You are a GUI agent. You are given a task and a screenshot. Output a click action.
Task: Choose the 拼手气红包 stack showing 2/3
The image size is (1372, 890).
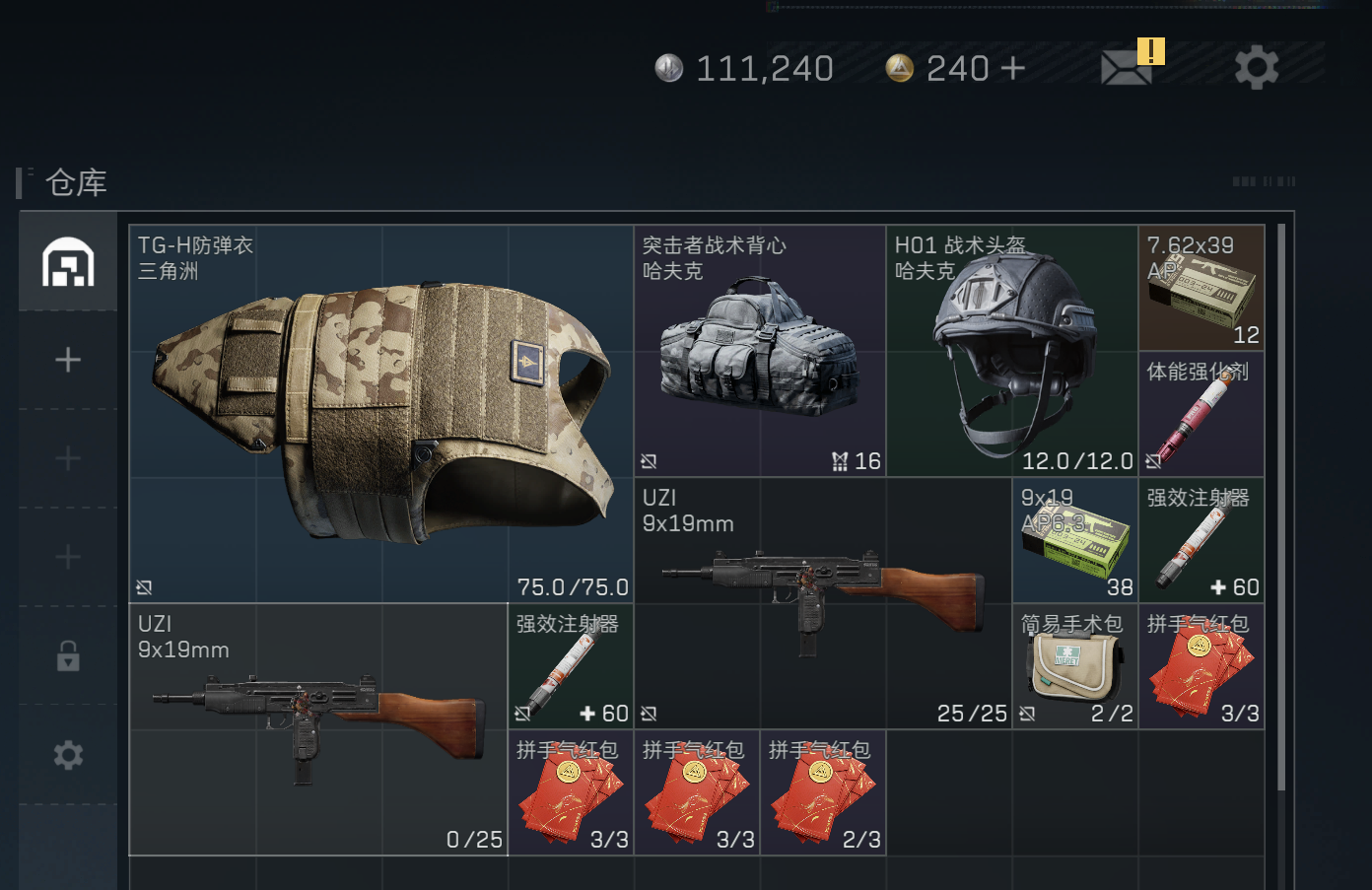coord(822,792)
